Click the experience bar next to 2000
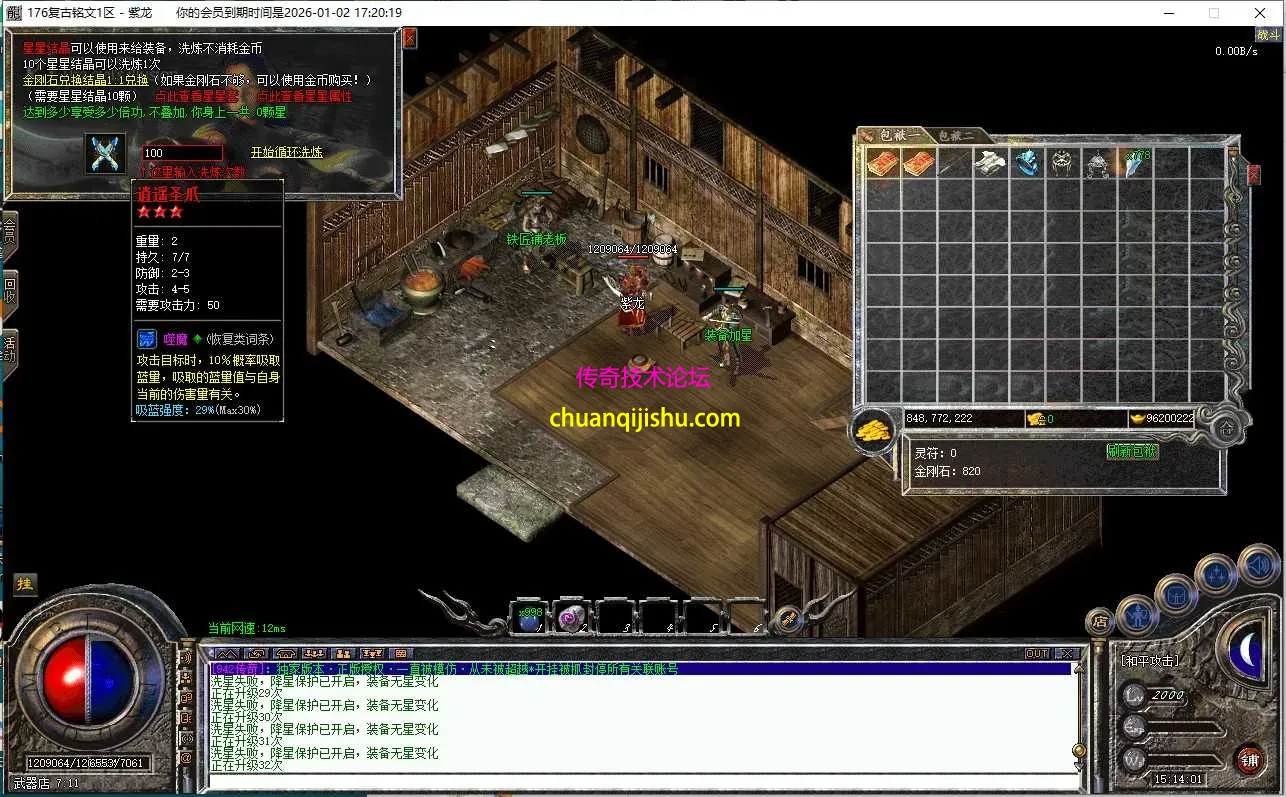This screenshot has height=797, width=1286. (1180, 695)
